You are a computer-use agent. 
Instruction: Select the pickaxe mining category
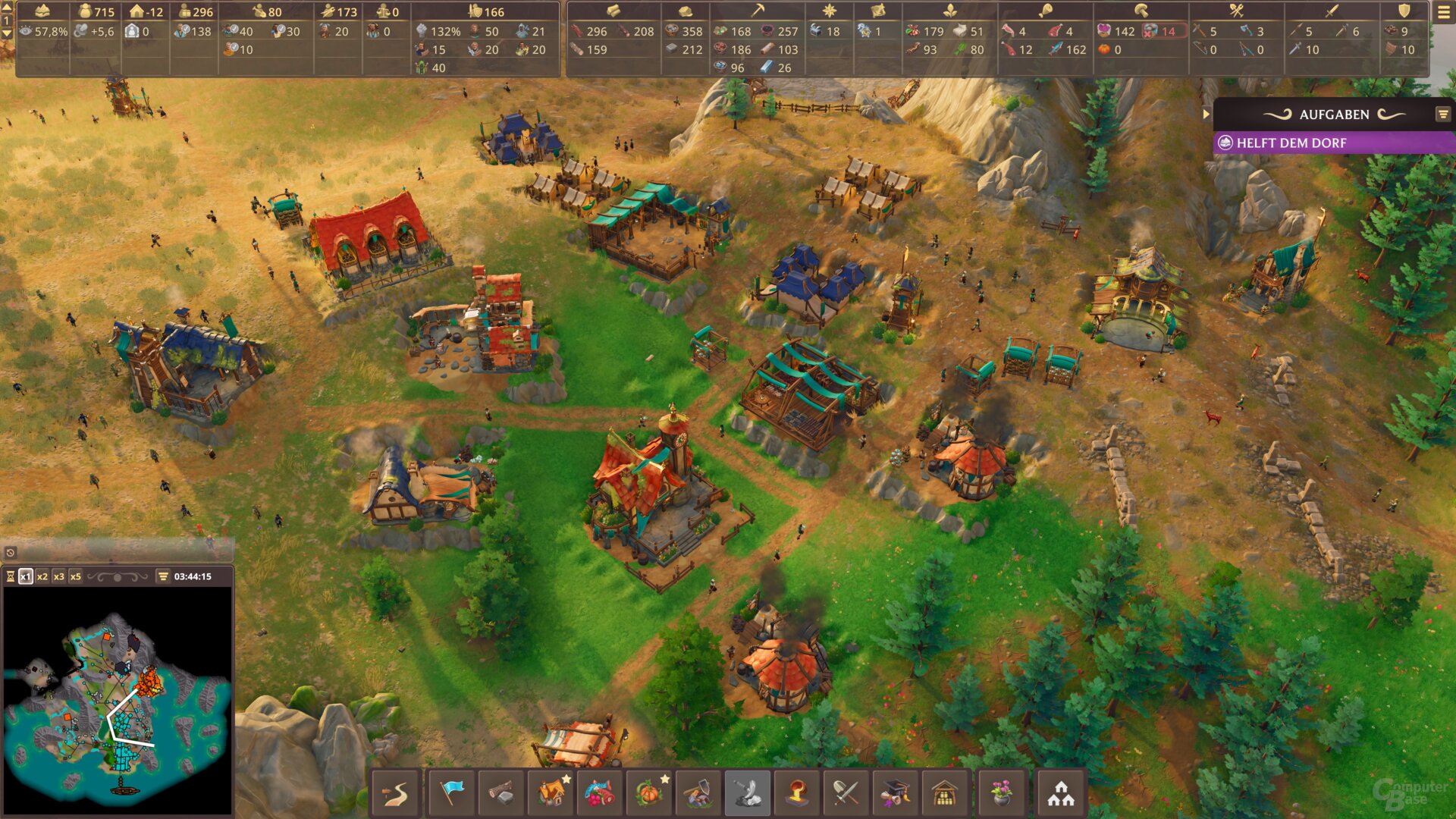coord(698,793)
